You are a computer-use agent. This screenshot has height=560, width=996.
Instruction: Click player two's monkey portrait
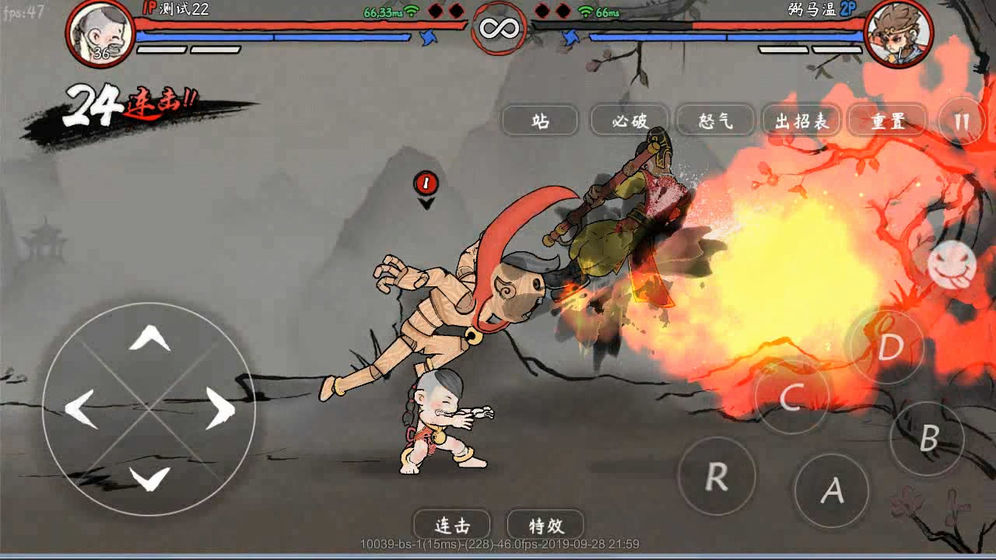click(x=897, y=34)
